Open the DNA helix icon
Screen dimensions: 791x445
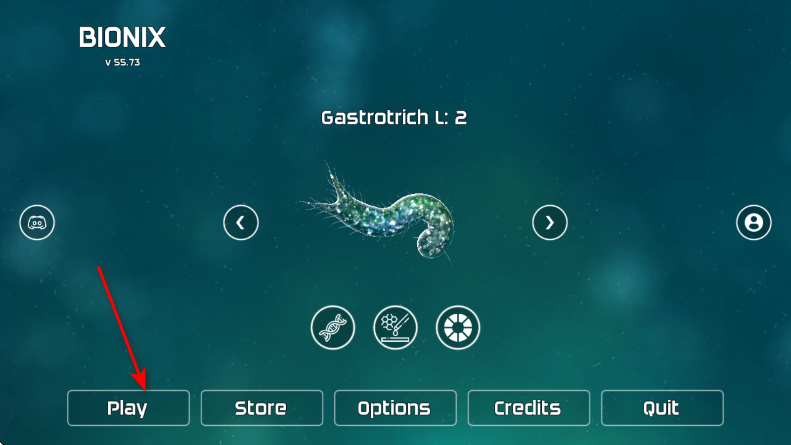[x=333, y=327]
